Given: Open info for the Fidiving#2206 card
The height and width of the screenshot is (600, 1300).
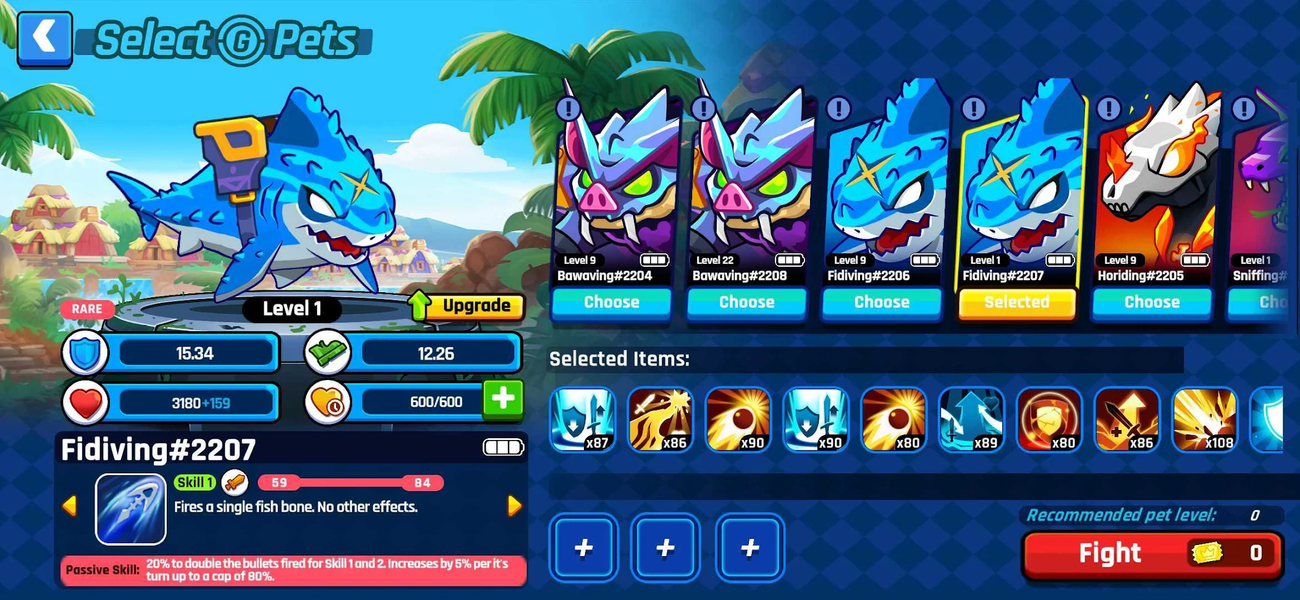Looking at the screenshot, I should click(x=838, y=108).
